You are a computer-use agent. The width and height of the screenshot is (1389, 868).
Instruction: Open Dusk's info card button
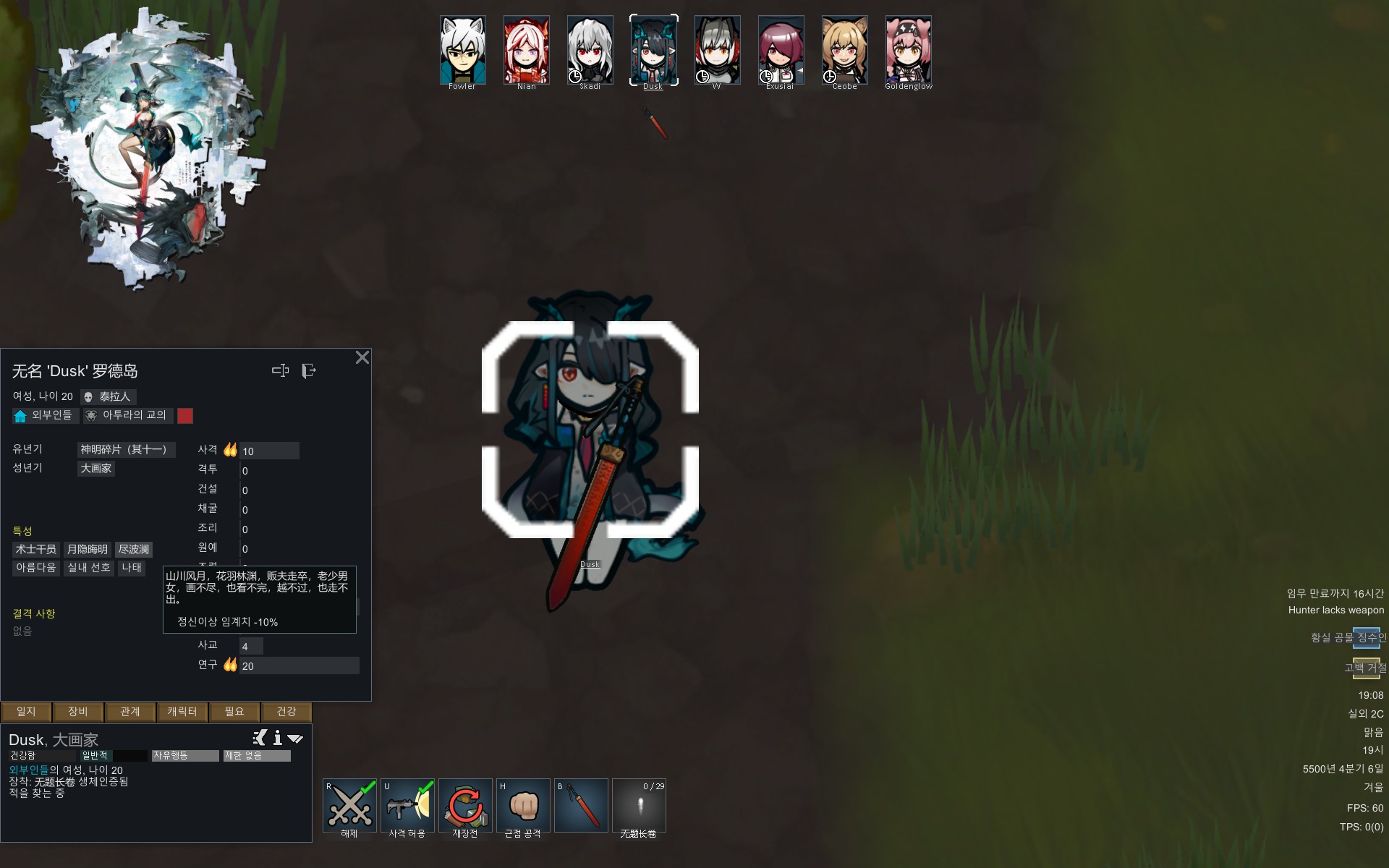(277, 738)
